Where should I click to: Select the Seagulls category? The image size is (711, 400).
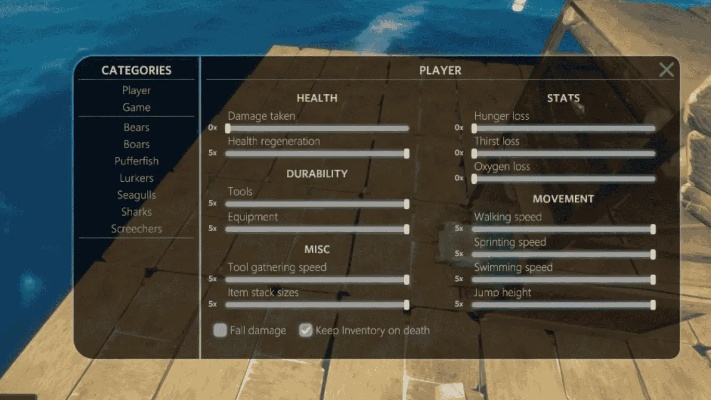[x=136, y=195]
